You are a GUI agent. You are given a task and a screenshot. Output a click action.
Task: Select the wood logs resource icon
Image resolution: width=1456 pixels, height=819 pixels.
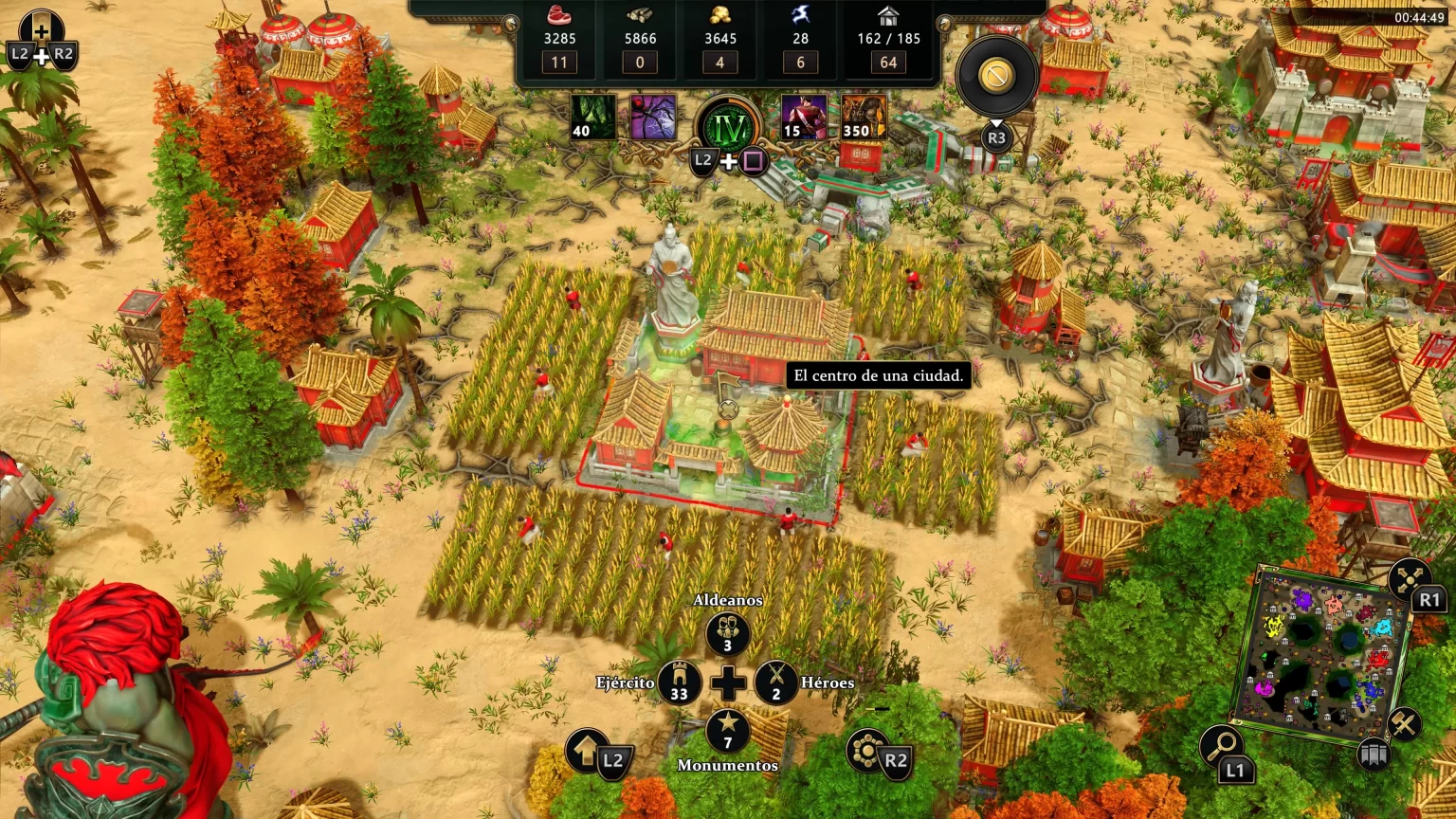(x=640, y=16)
